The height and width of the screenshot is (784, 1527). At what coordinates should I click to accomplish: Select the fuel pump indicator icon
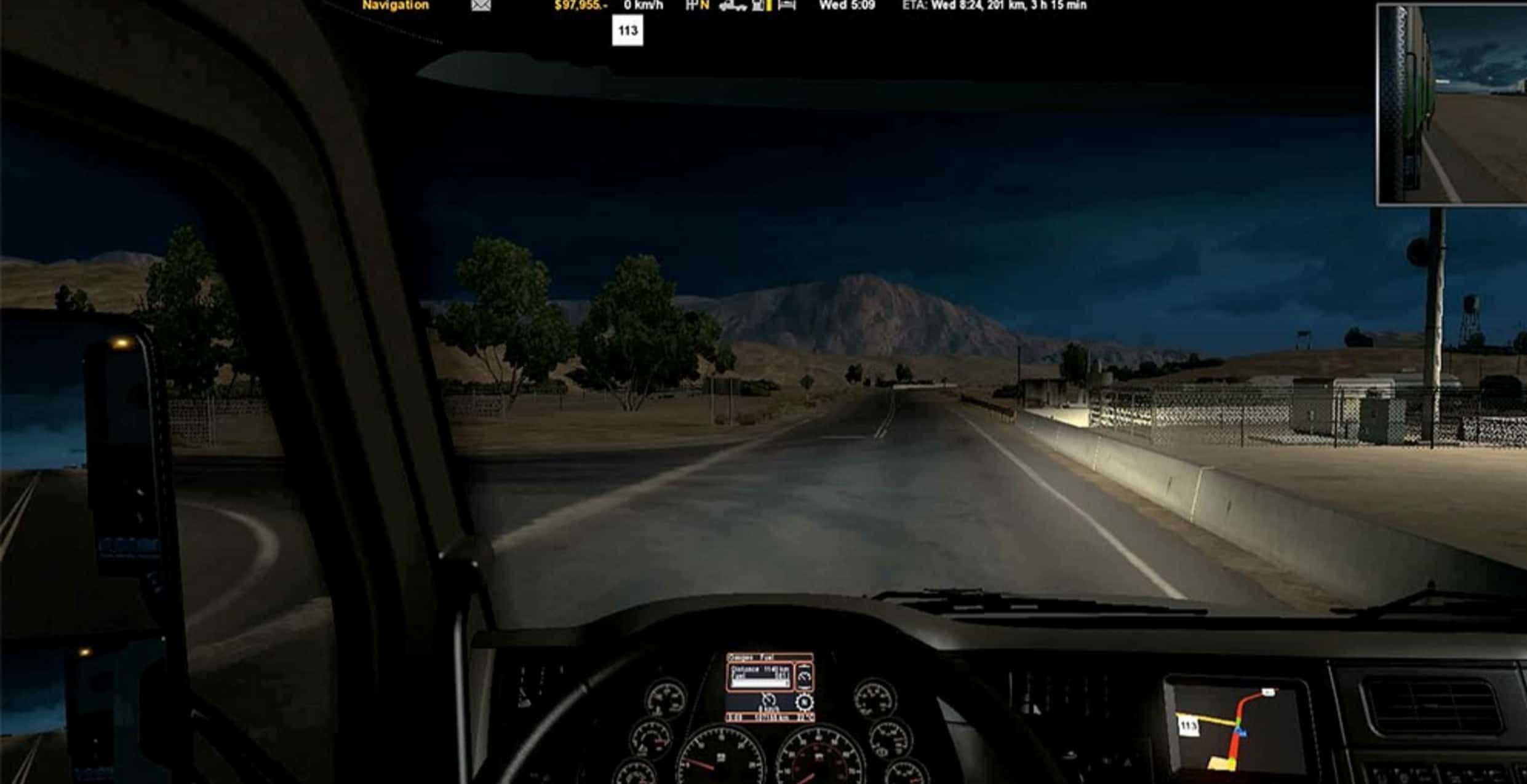[x=760, y=6]
